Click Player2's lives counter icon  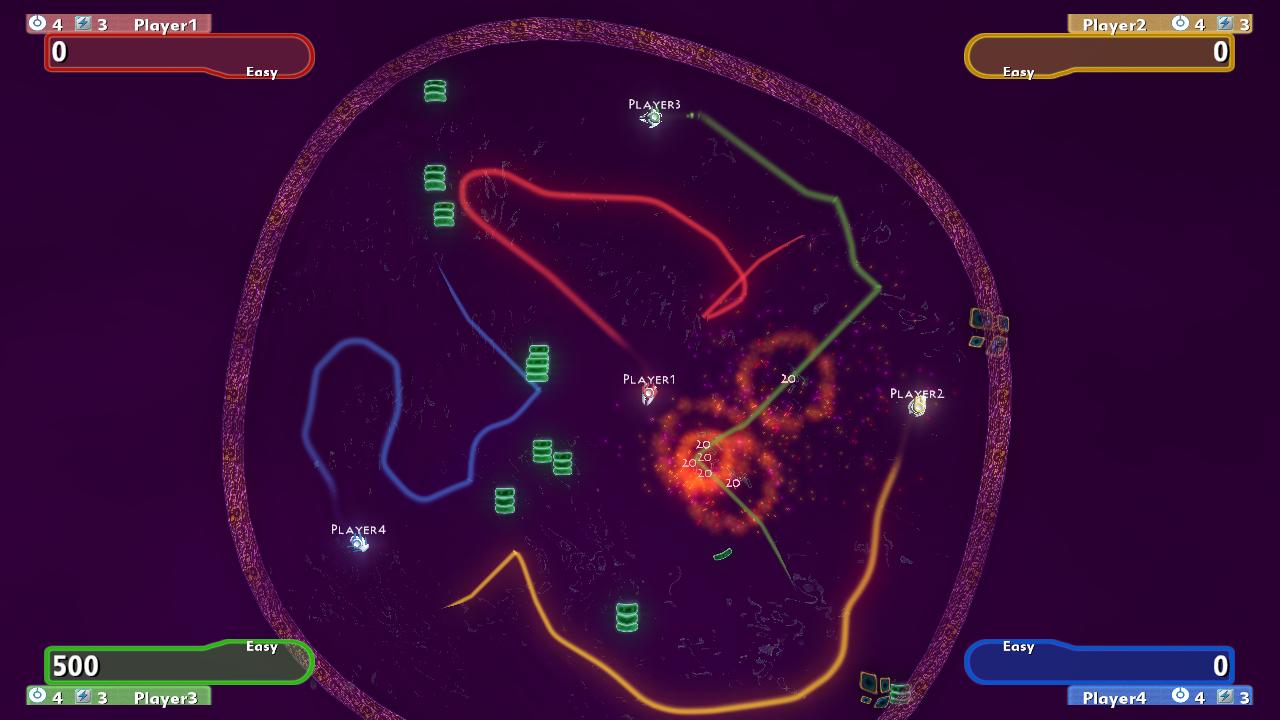click(x=1182, y=24)
